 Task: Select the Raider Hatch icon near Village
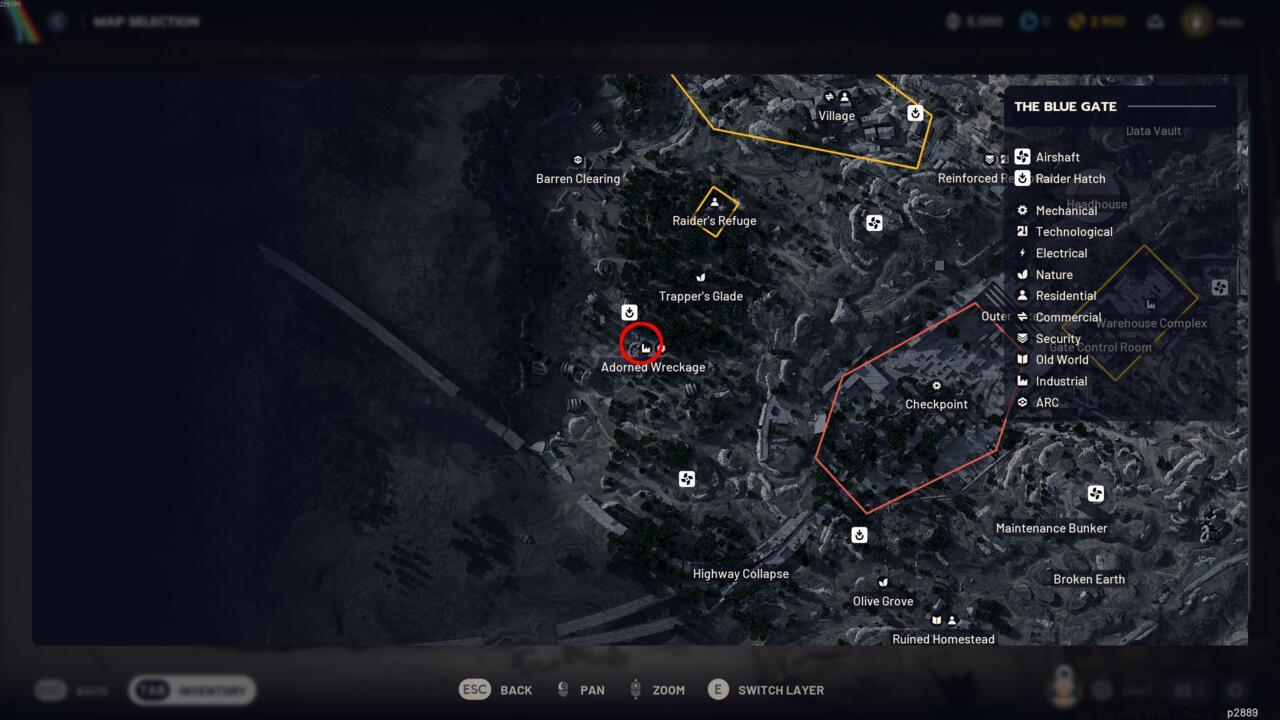[x=915, y=113]
